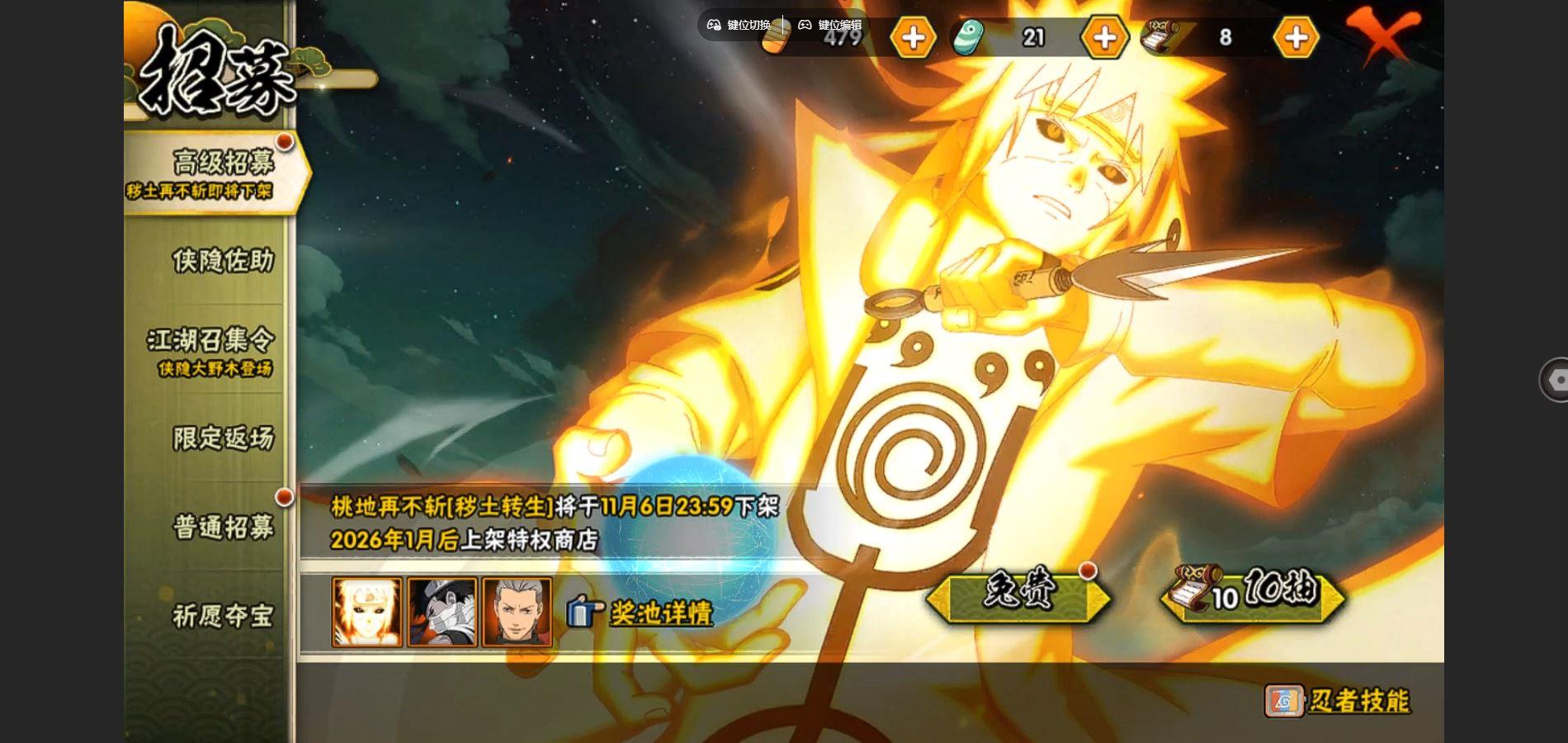1568x743 pixels.
Task: View 忍者技能 ninja skills
Action: pyautogui.click(x=1337, y=701)
